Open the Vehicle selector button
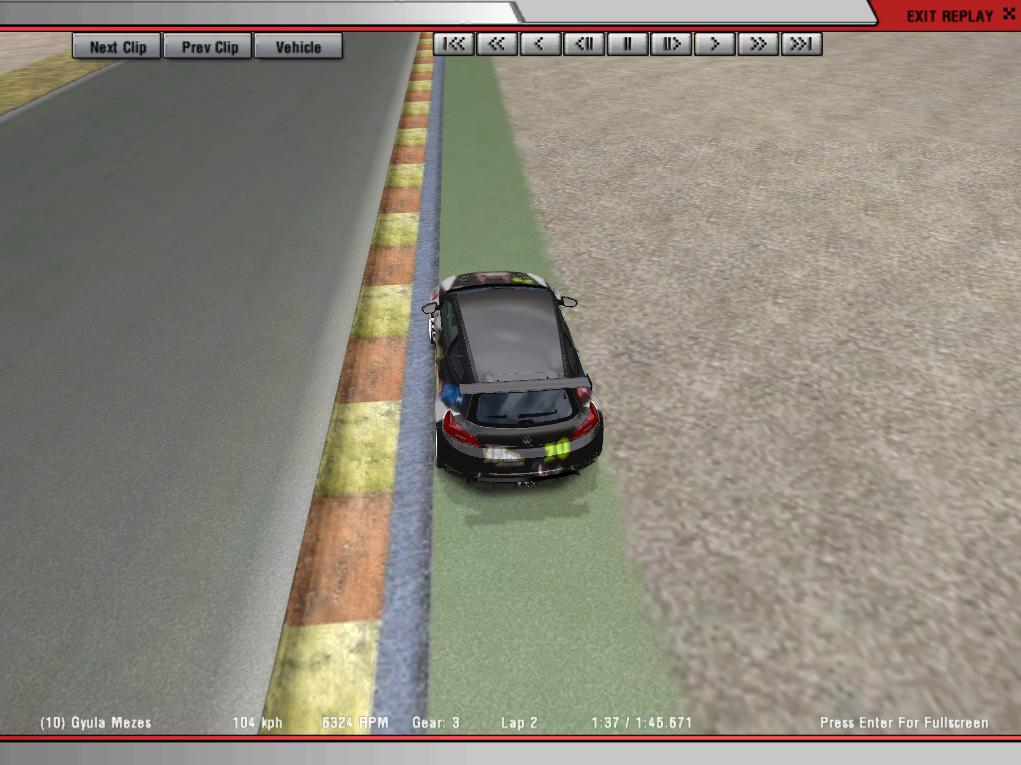Screen dimensions: 1021x765 tap(298, 46)
